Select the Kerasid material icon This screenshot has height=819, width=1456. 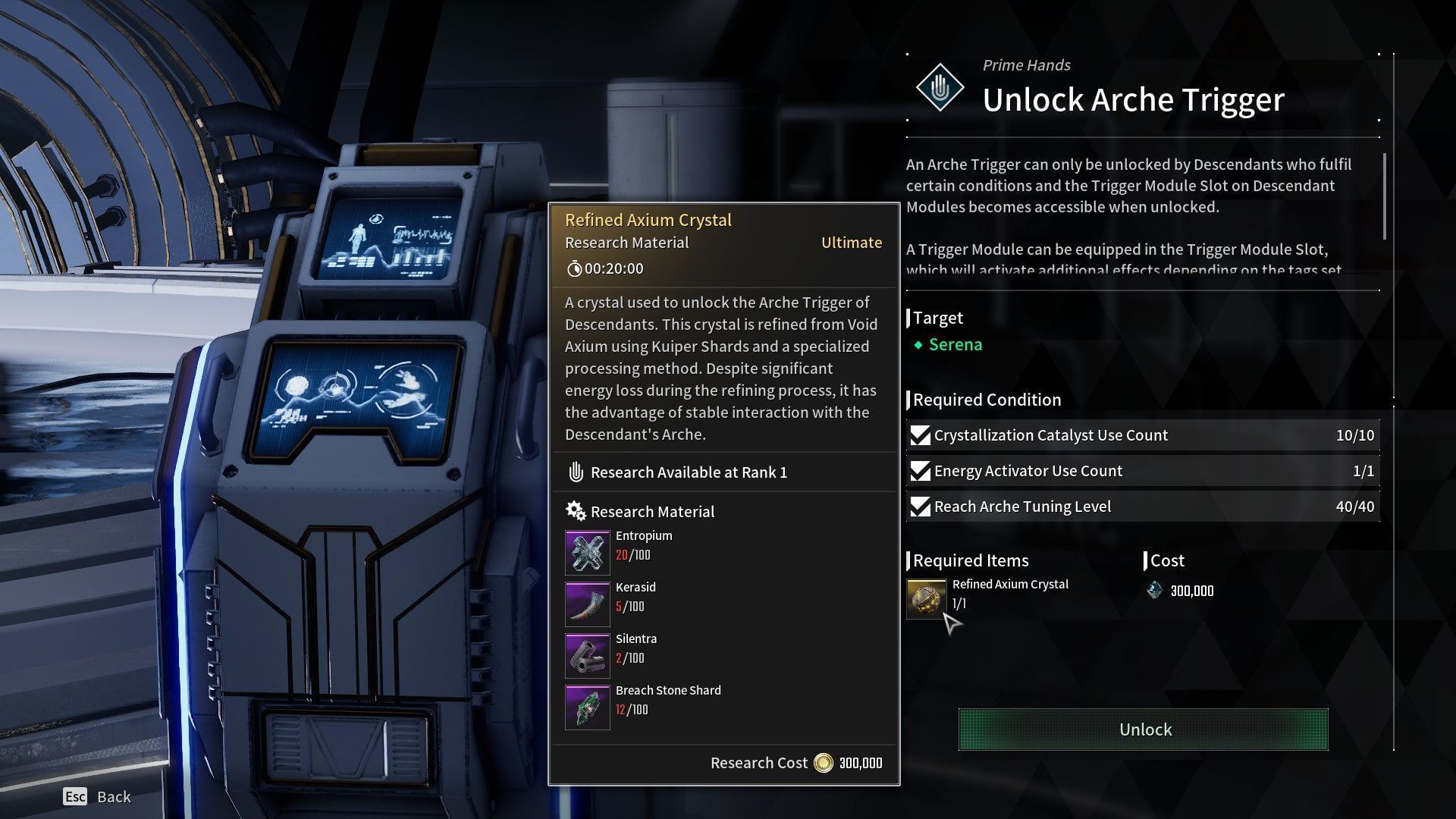587,604
